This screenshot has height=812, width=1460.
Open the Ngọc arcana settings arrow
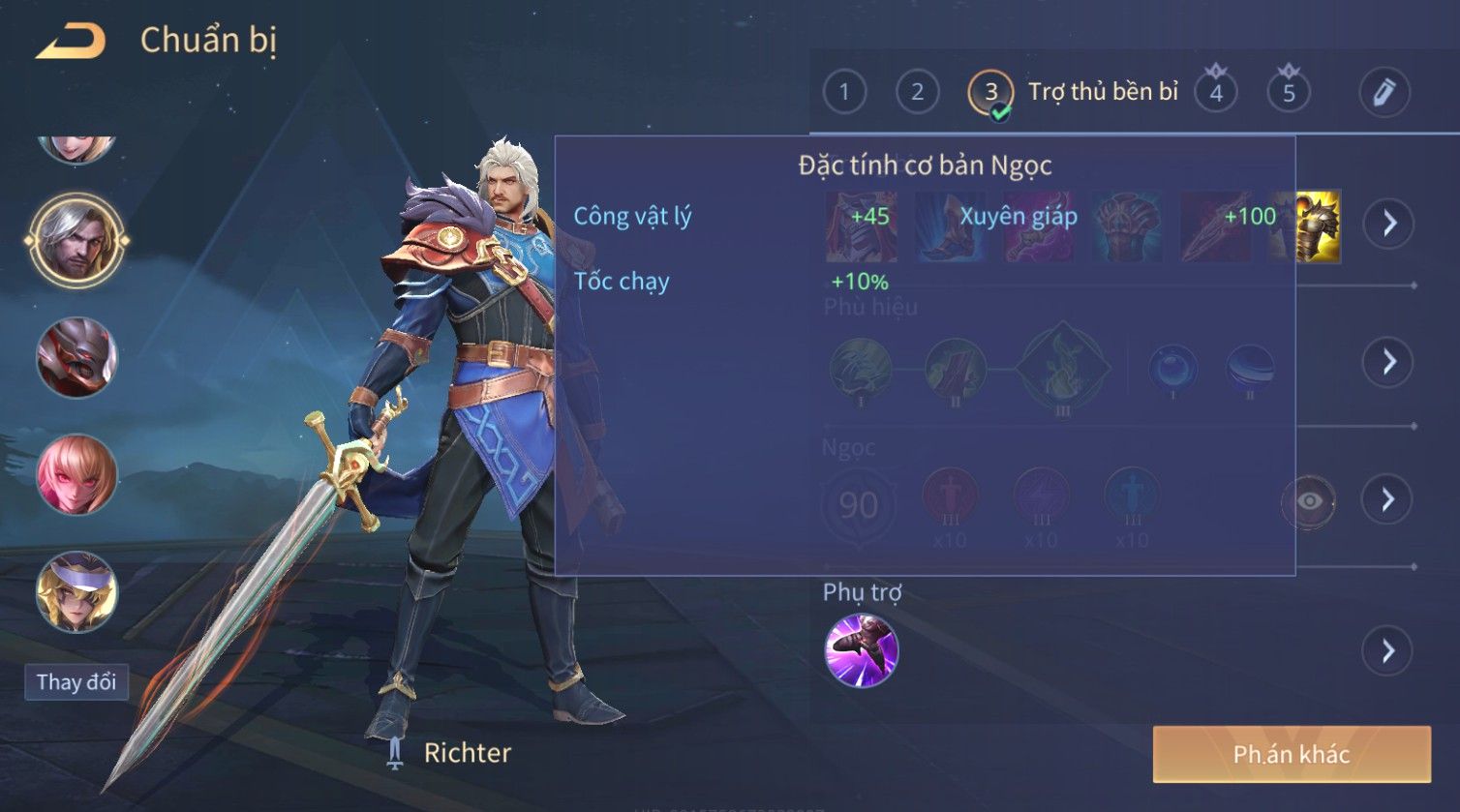click(x=1388, y=499)
